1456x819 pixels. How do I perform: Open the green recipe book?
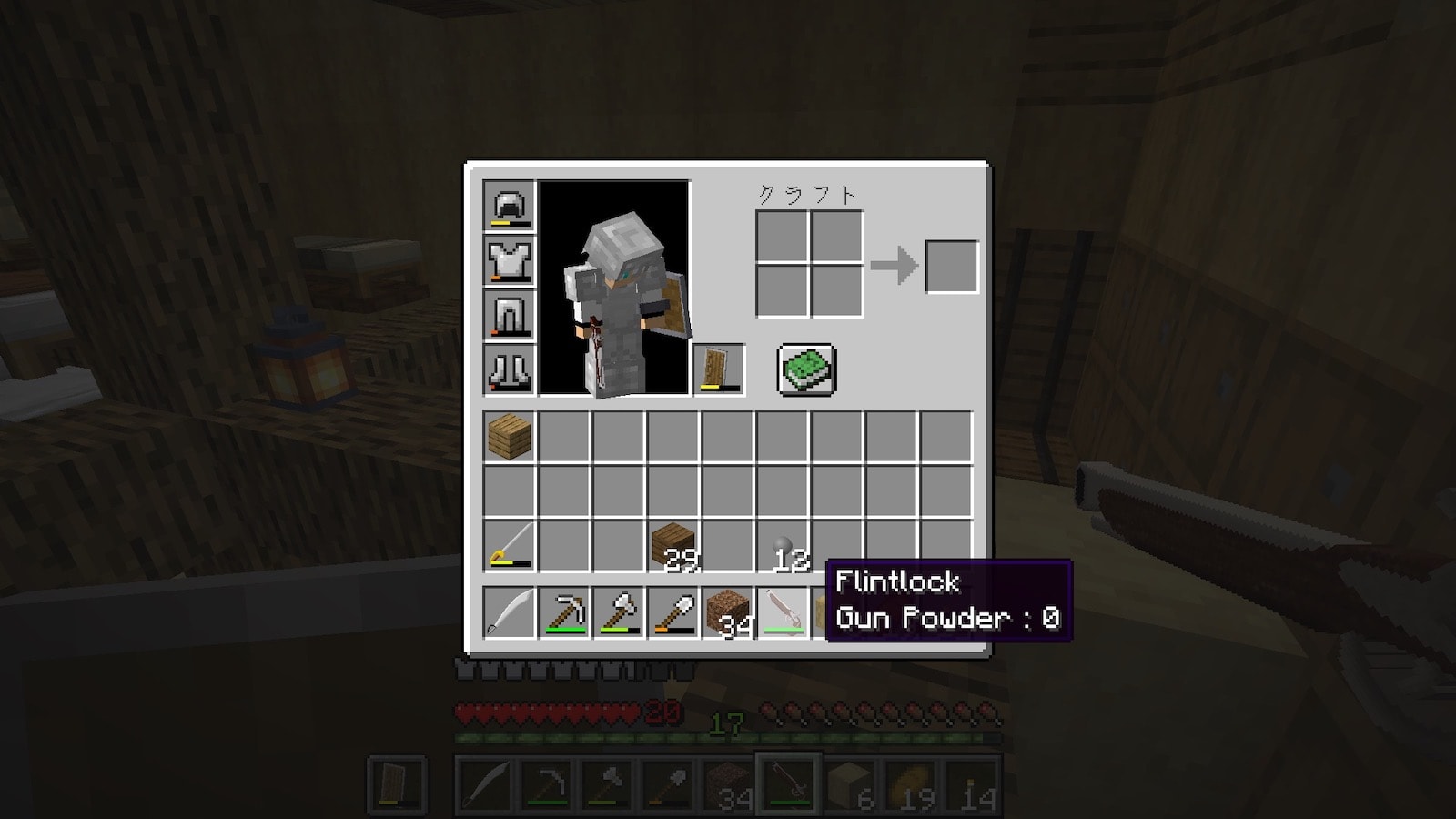click(806, 369)
